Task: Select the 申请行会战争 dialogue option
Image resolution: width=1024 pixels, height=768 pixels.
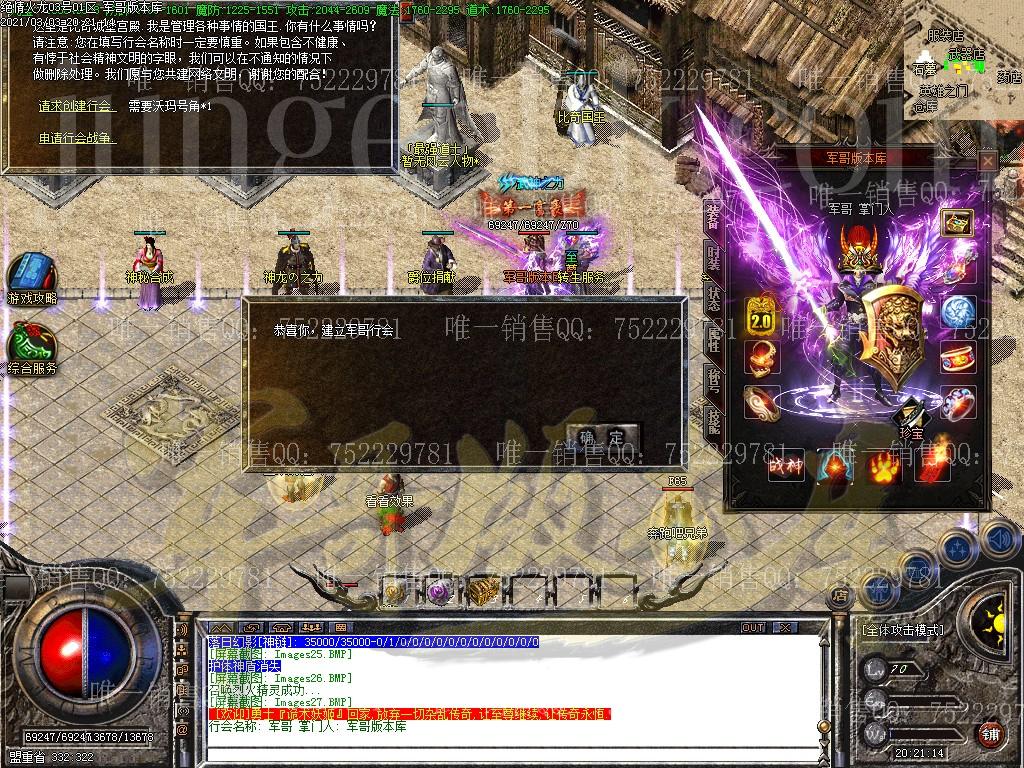Action: tap(77, 138)
